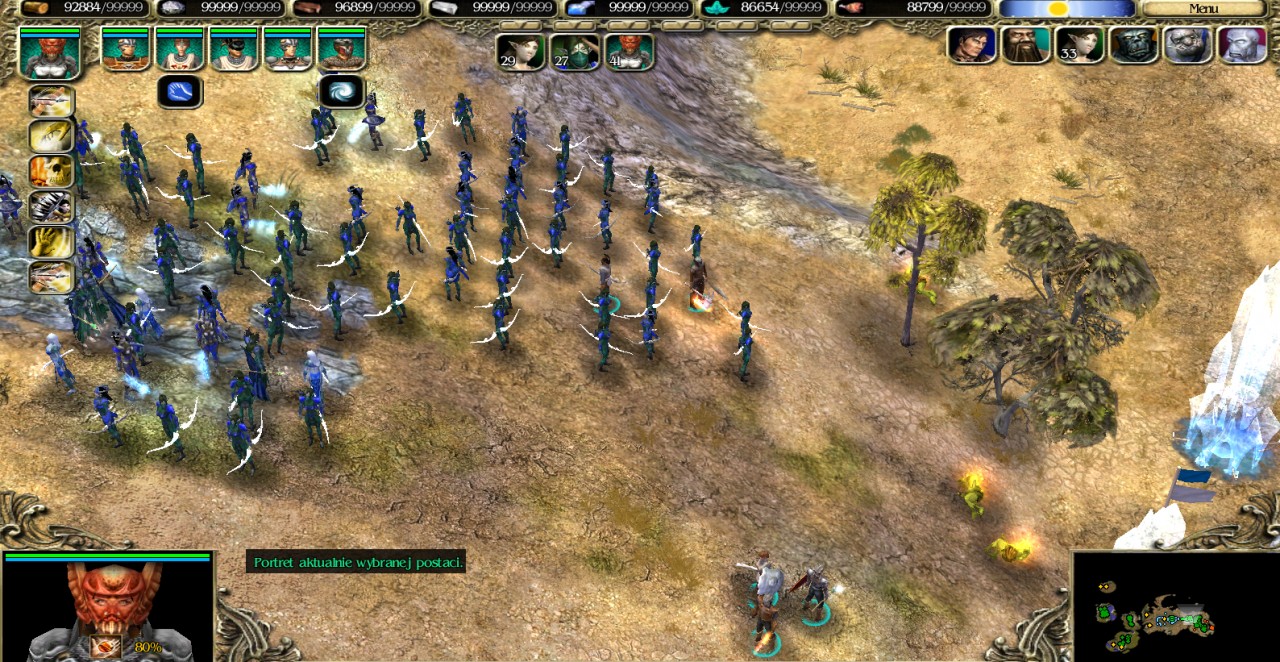Activate the flaming skull ability
Viewport: 1280px width, 662px height.
[50, 171]
